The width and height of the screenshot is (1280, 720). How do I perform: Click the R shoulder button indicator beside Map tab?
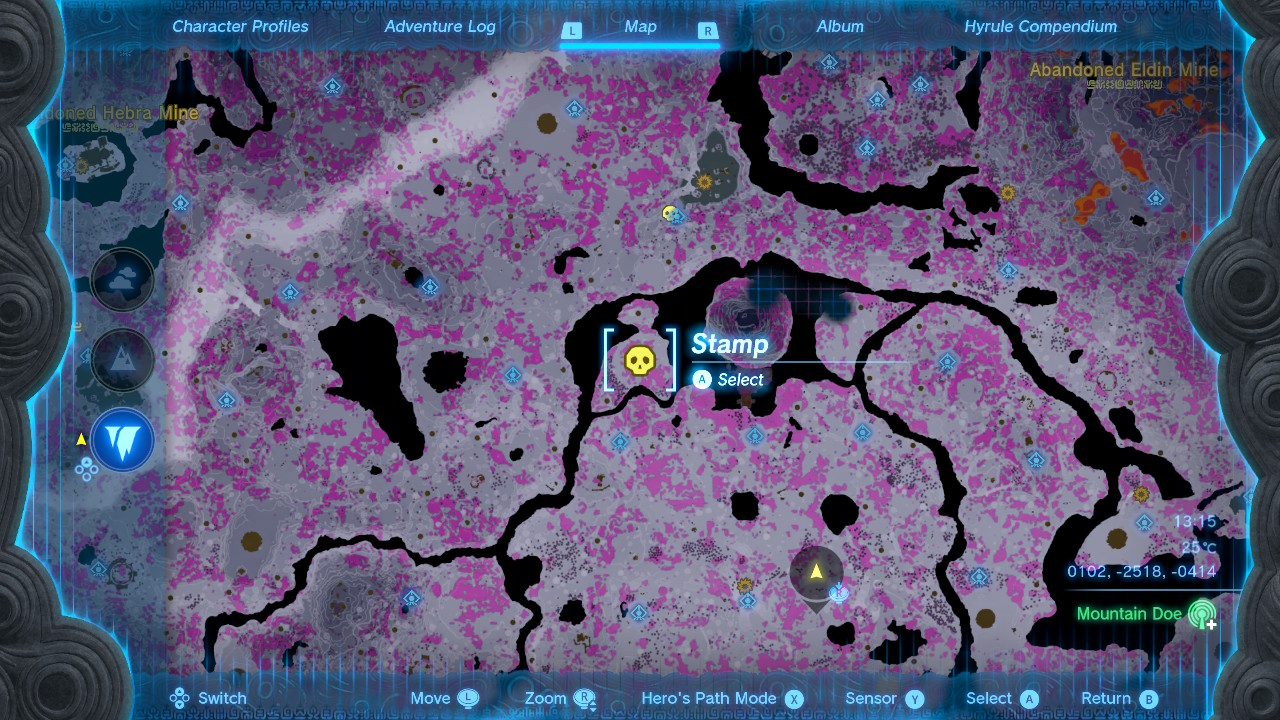pos(708,31)
